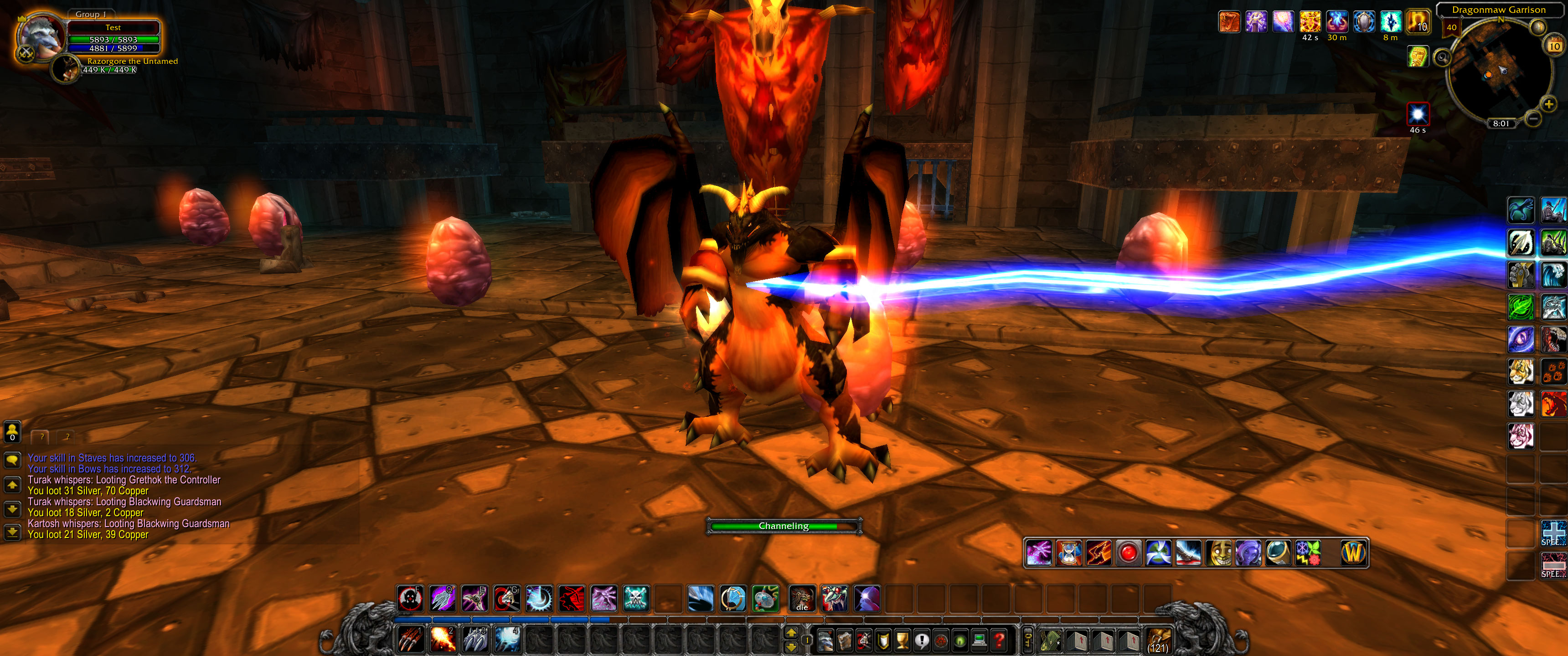The image size is (1568, 656).
Task: Click the chat scroll-up arrow button
Action: [x=12, y=485]
